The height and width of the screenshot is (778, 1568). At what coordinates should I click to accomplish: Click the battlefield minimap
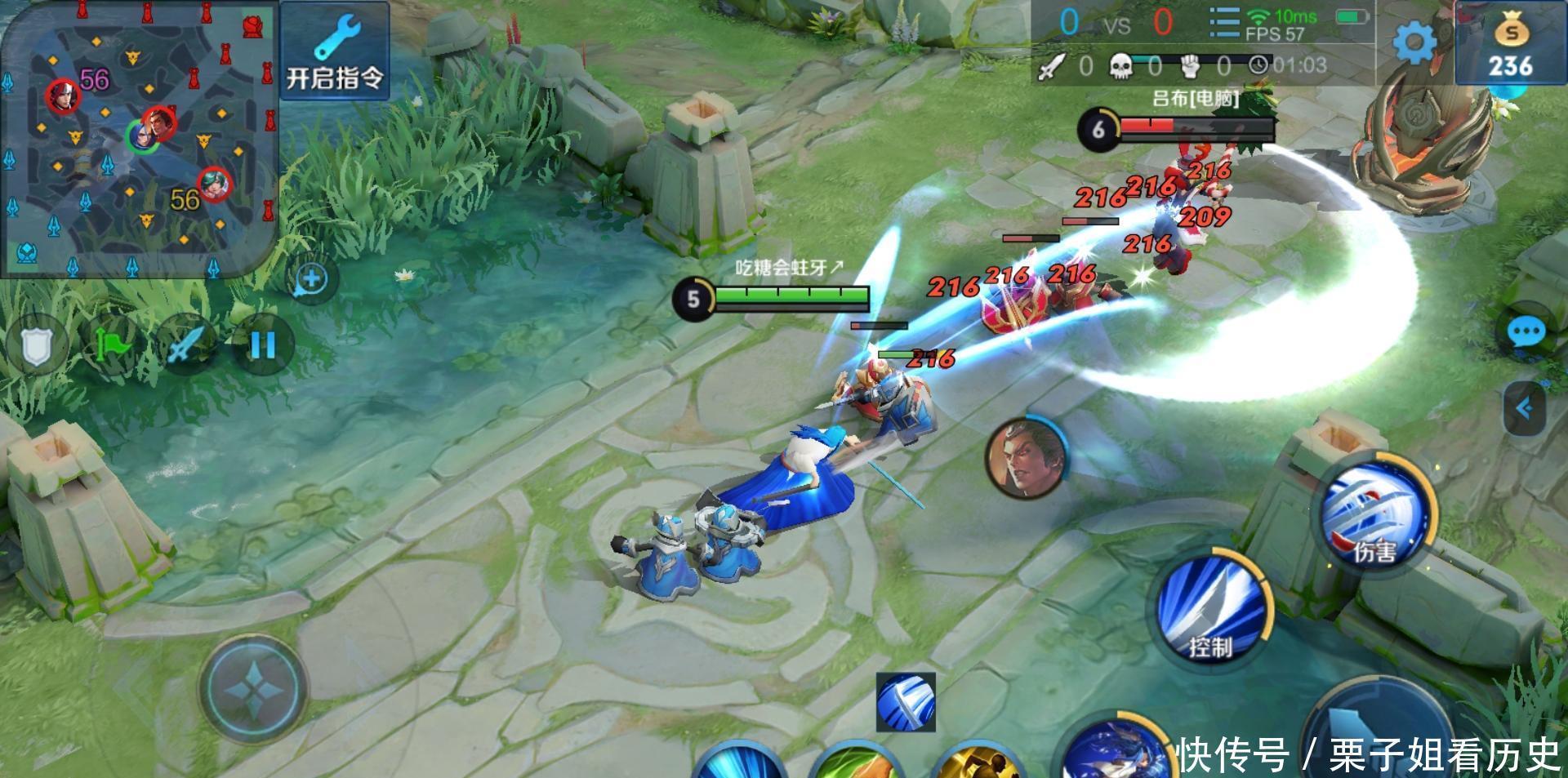pyautogui.click(x=139, y=139)
